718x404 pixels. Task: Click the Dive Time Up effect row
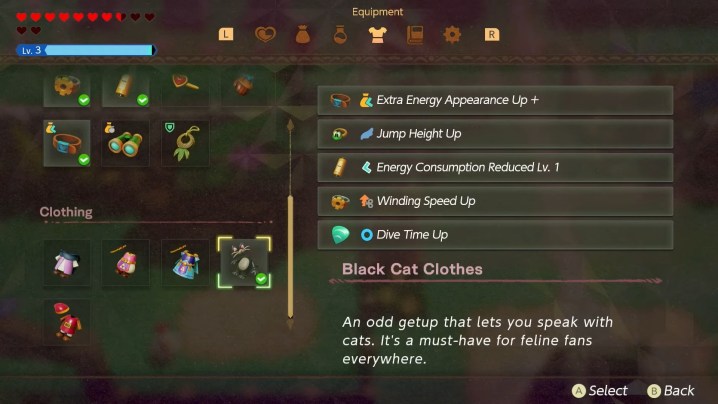495,235
